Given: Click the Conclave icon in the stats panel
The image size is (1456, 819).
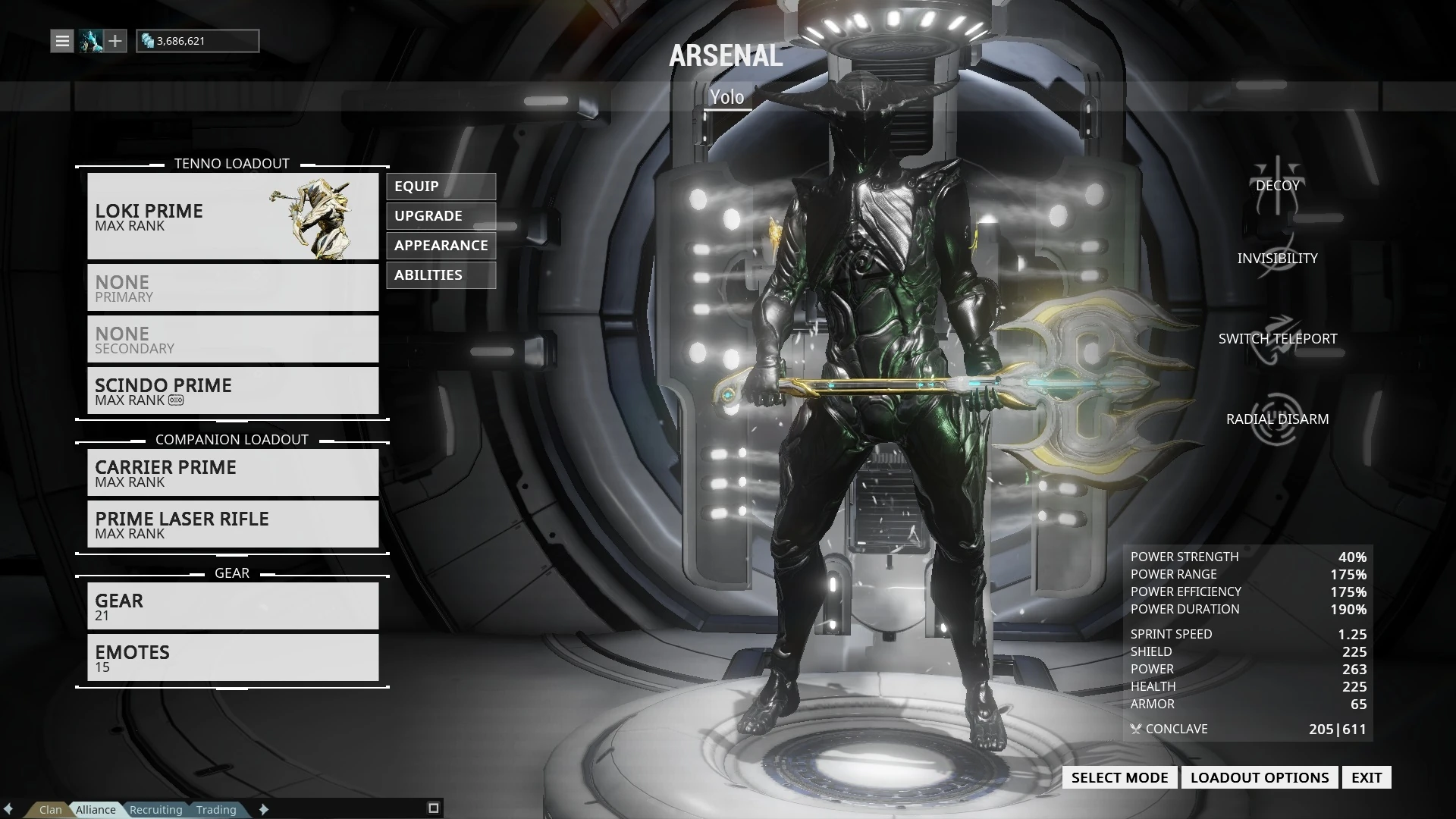Looking at the screenshot, I should click(1135, 729).
